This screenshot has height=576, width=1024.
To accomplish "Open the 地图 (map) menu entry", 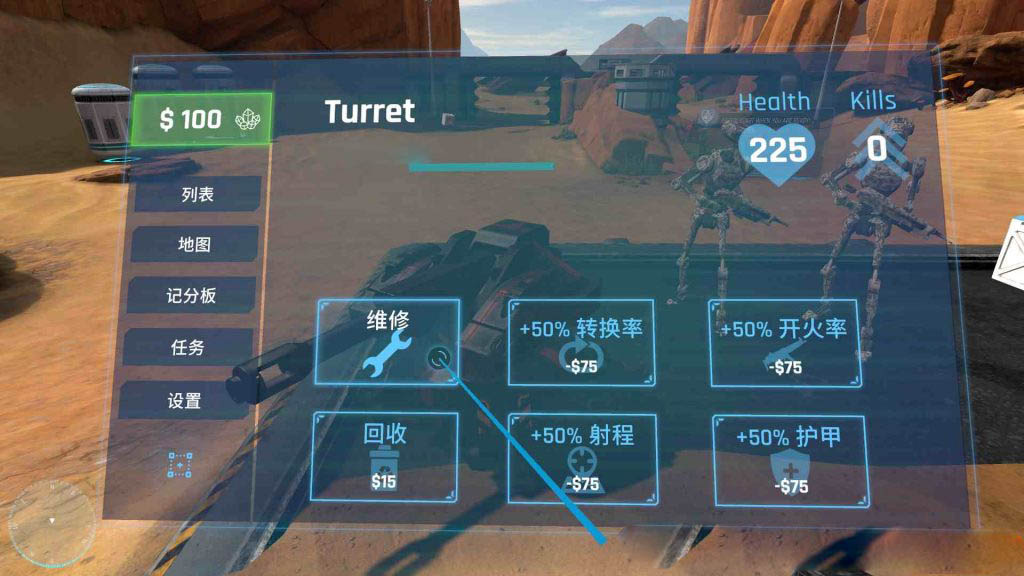I will [x=194, y=244].
